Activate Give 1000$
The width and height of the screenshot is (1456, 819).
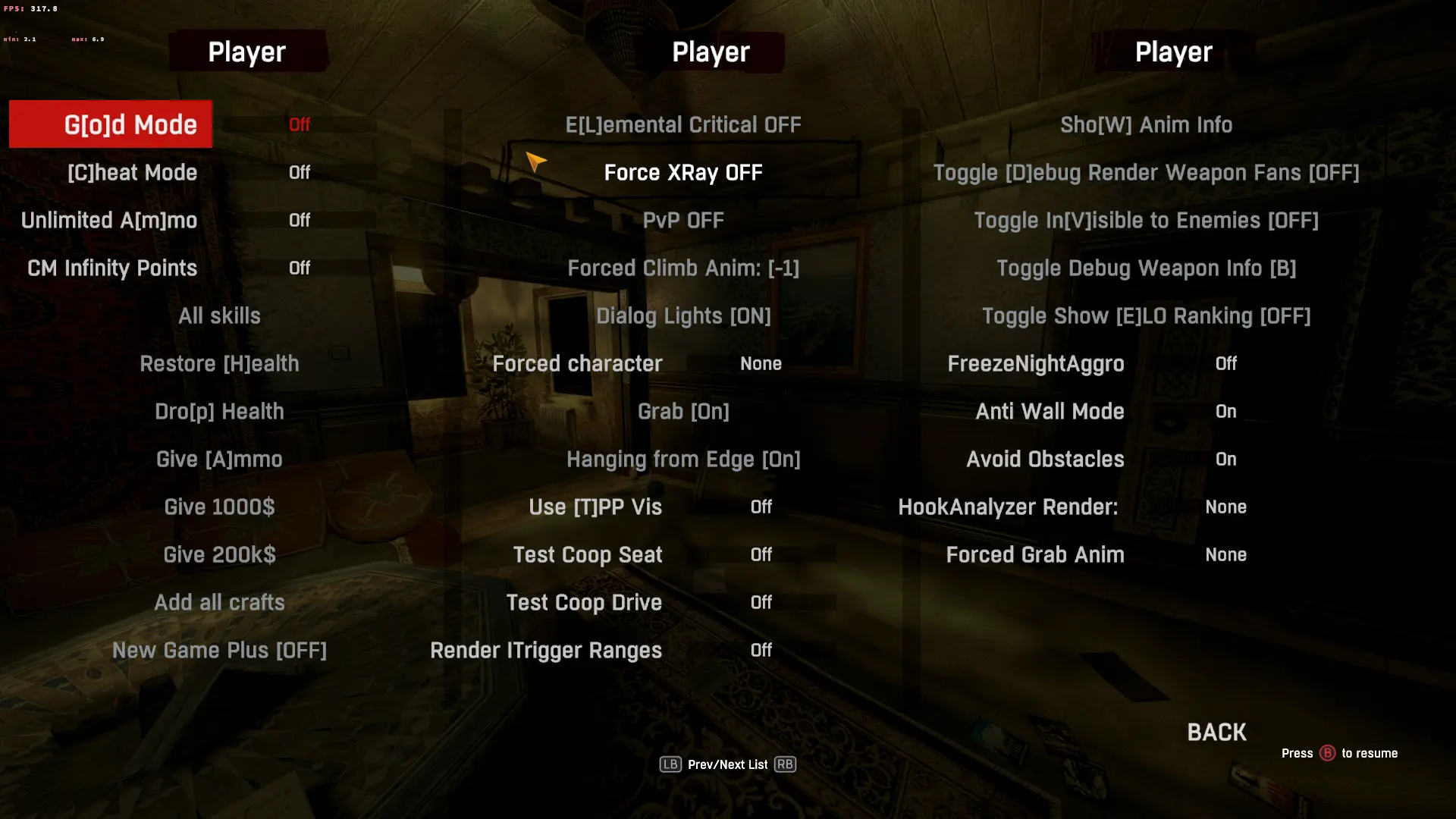[219, 507]
